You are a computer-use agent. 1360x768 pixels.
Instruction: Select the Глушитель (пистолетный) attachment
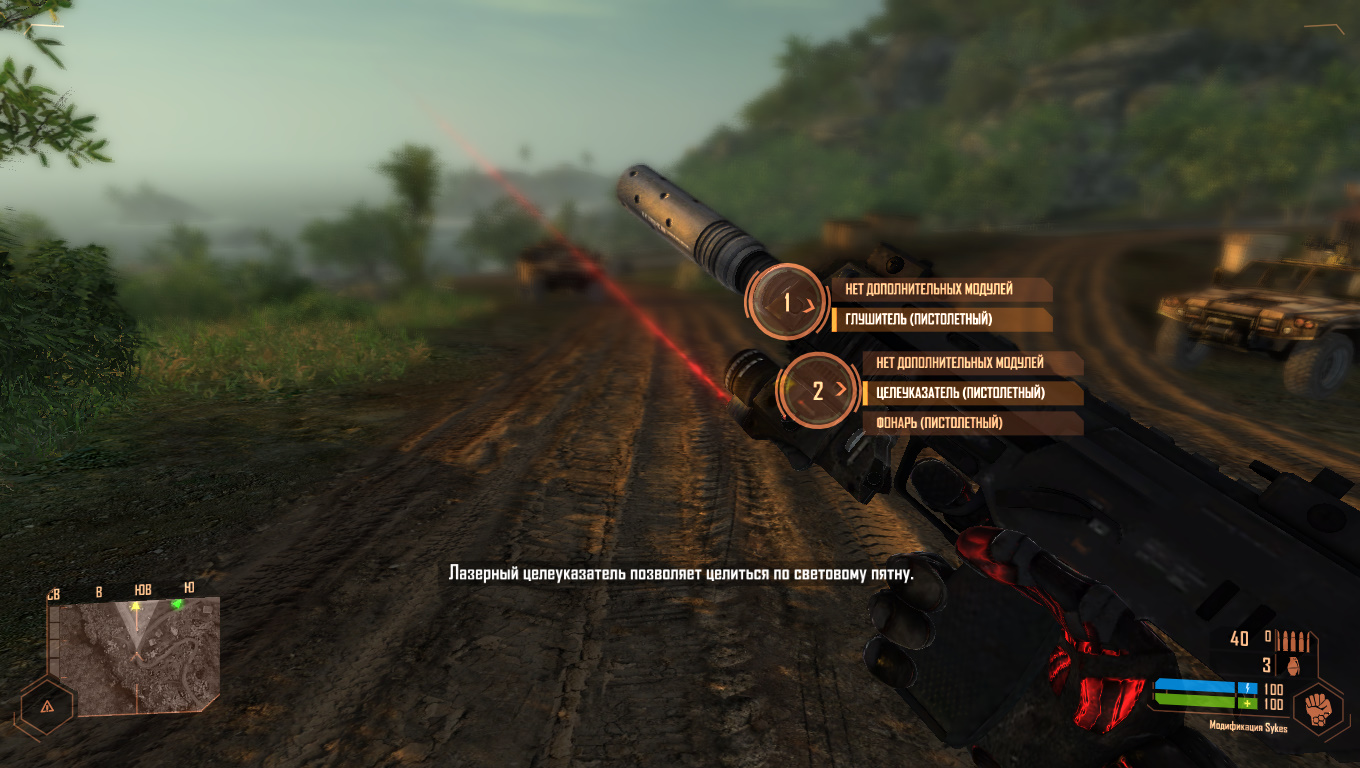[940, 320]
